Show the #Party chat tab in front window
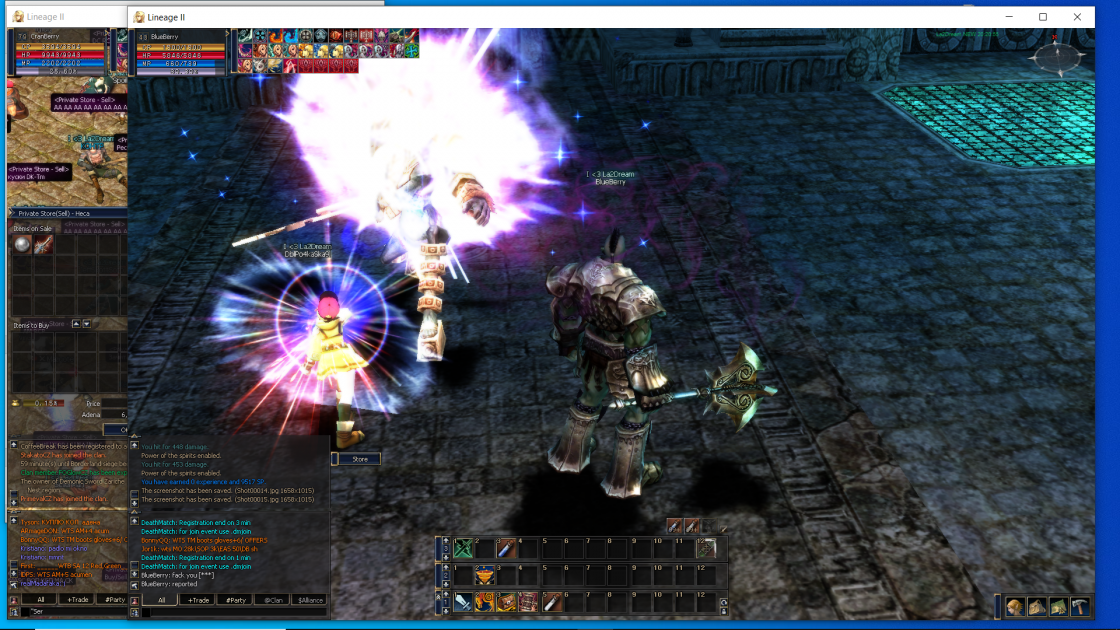The width and height of the screenshot is (1120, 630). point(234,600)
